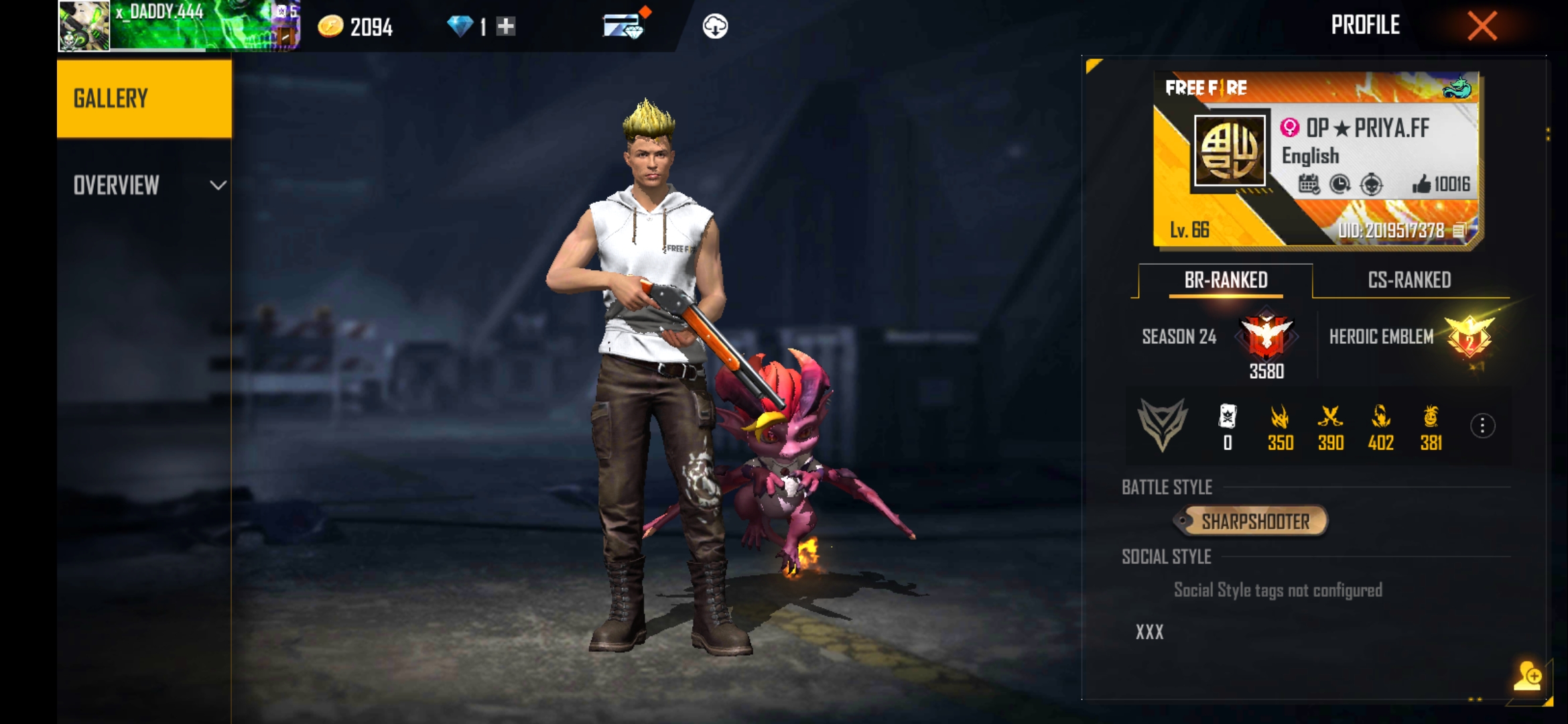Add diamonds with the plus button
1568x724 pixels.
pos(506,27)
